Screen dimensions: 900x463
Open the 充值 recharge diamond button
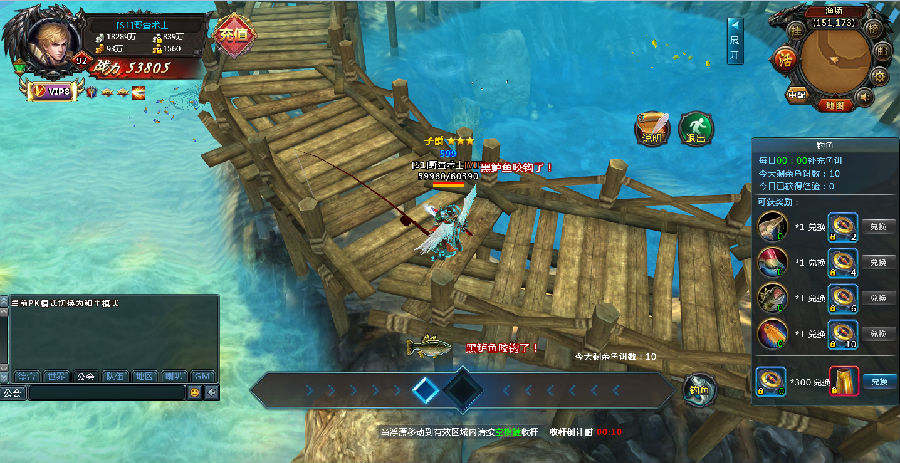233,34
